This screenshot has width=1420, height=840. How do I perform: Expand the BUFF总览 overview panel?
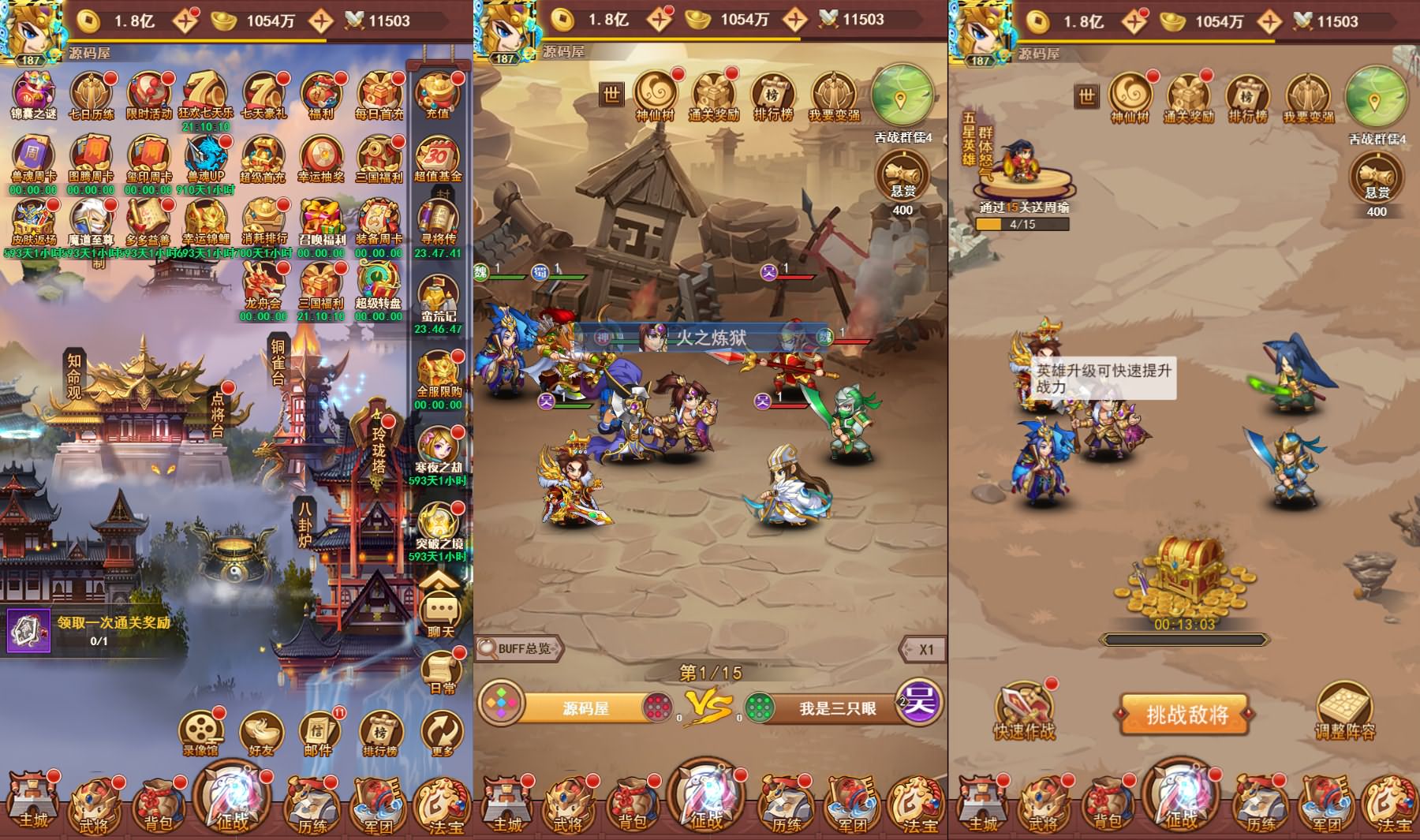coord(517,648)
